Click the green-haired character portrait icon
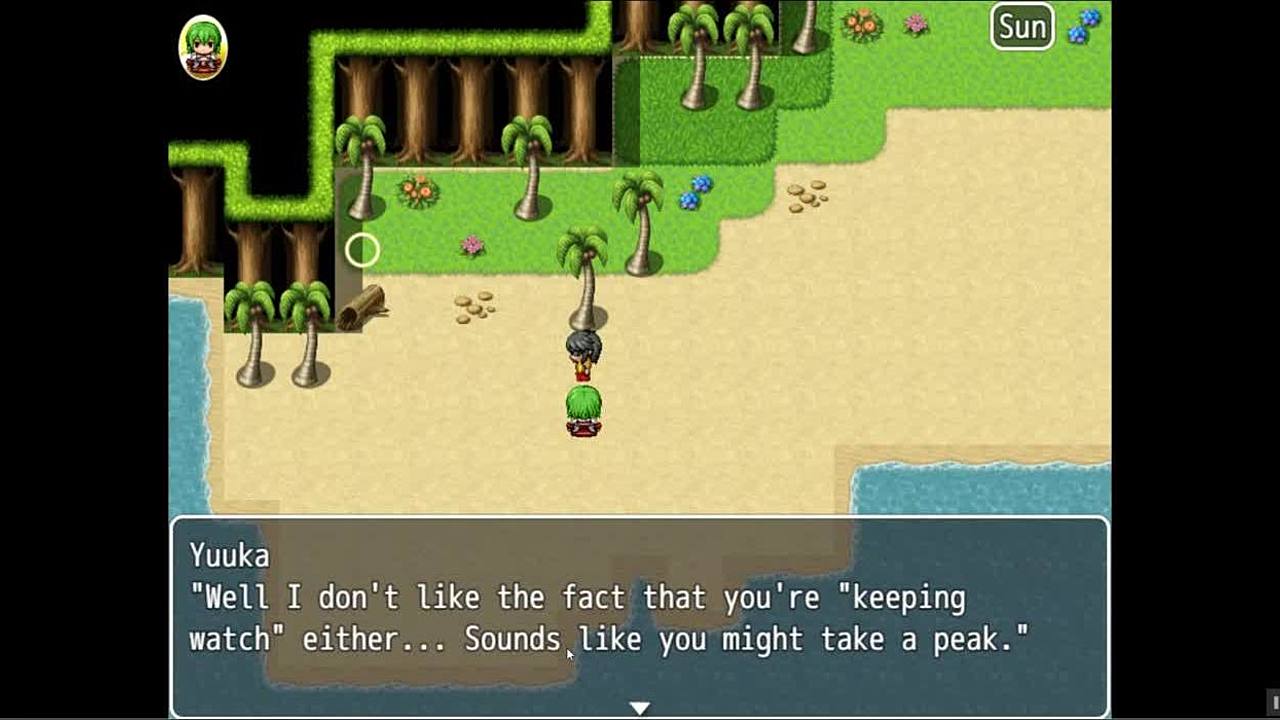This screenshot has width=1280, height=720. [x=203, y=47]
